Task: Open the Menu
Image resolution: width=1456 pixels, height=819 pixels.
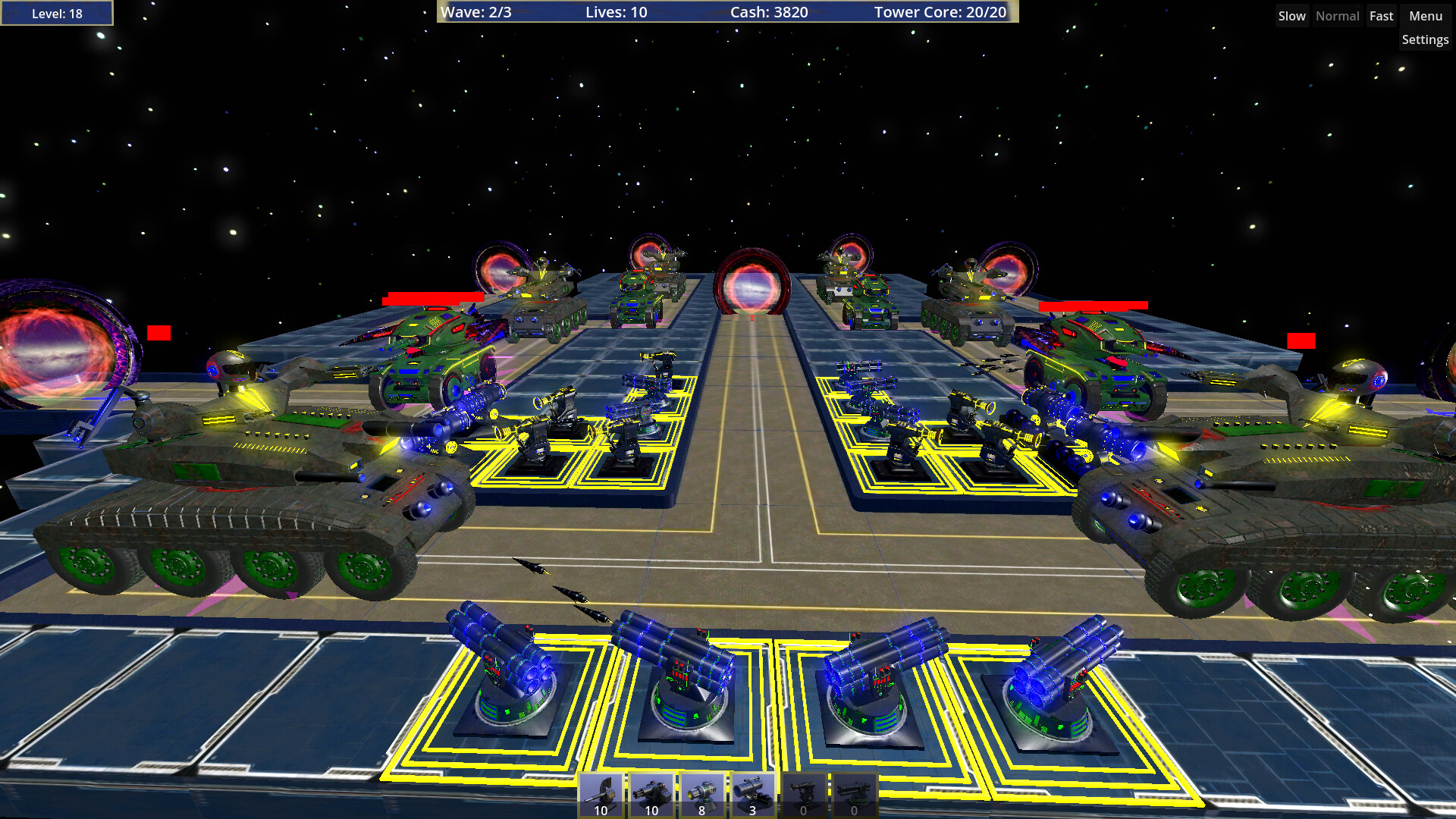Action: [1424, 15]
